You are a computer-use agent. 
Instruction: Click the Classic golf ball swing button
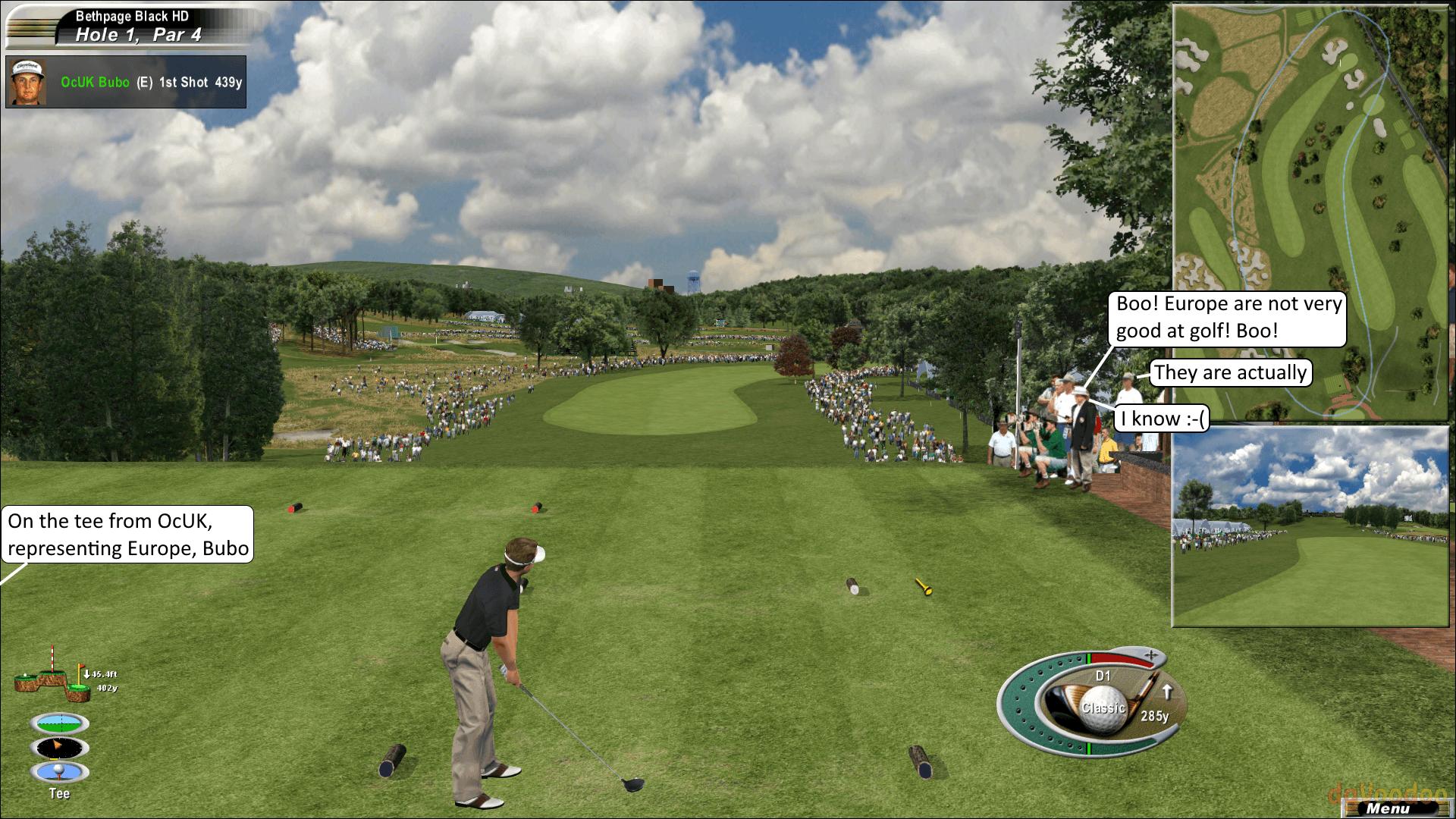click(x=1103, y=708)
